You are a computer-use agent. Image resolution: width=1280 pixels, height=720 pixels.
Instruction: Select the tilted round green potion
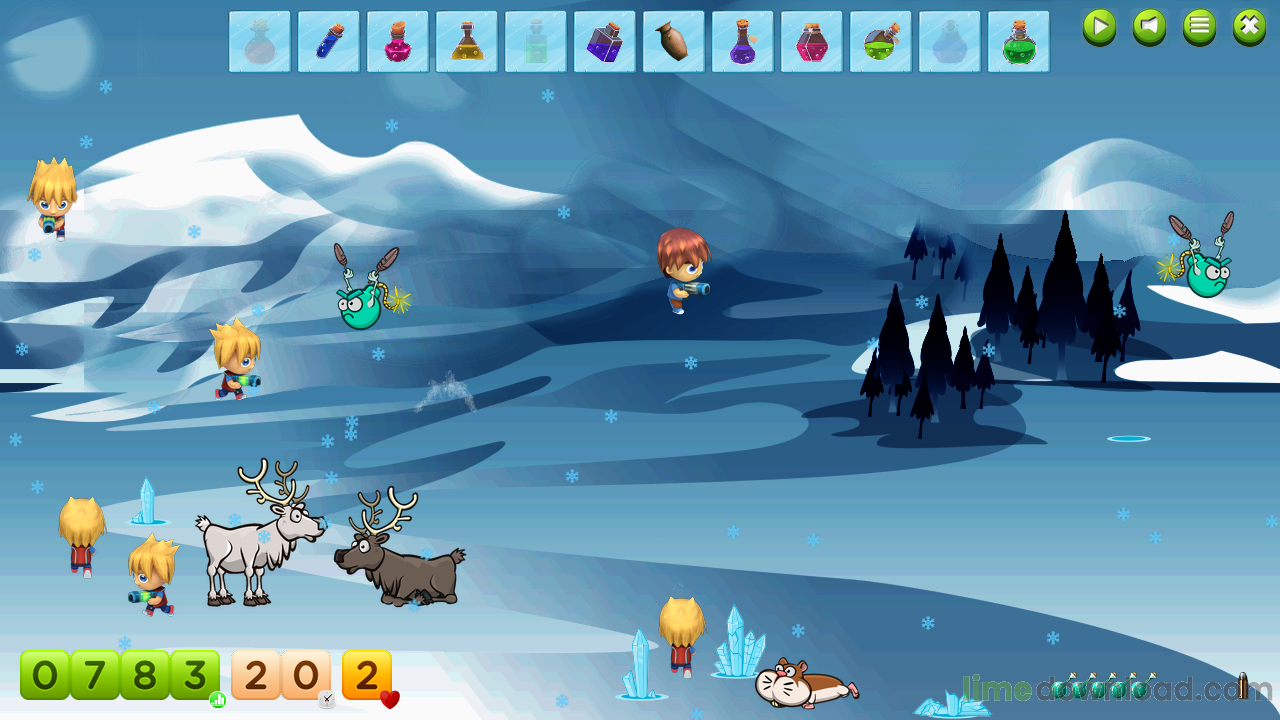coord(881,42)
